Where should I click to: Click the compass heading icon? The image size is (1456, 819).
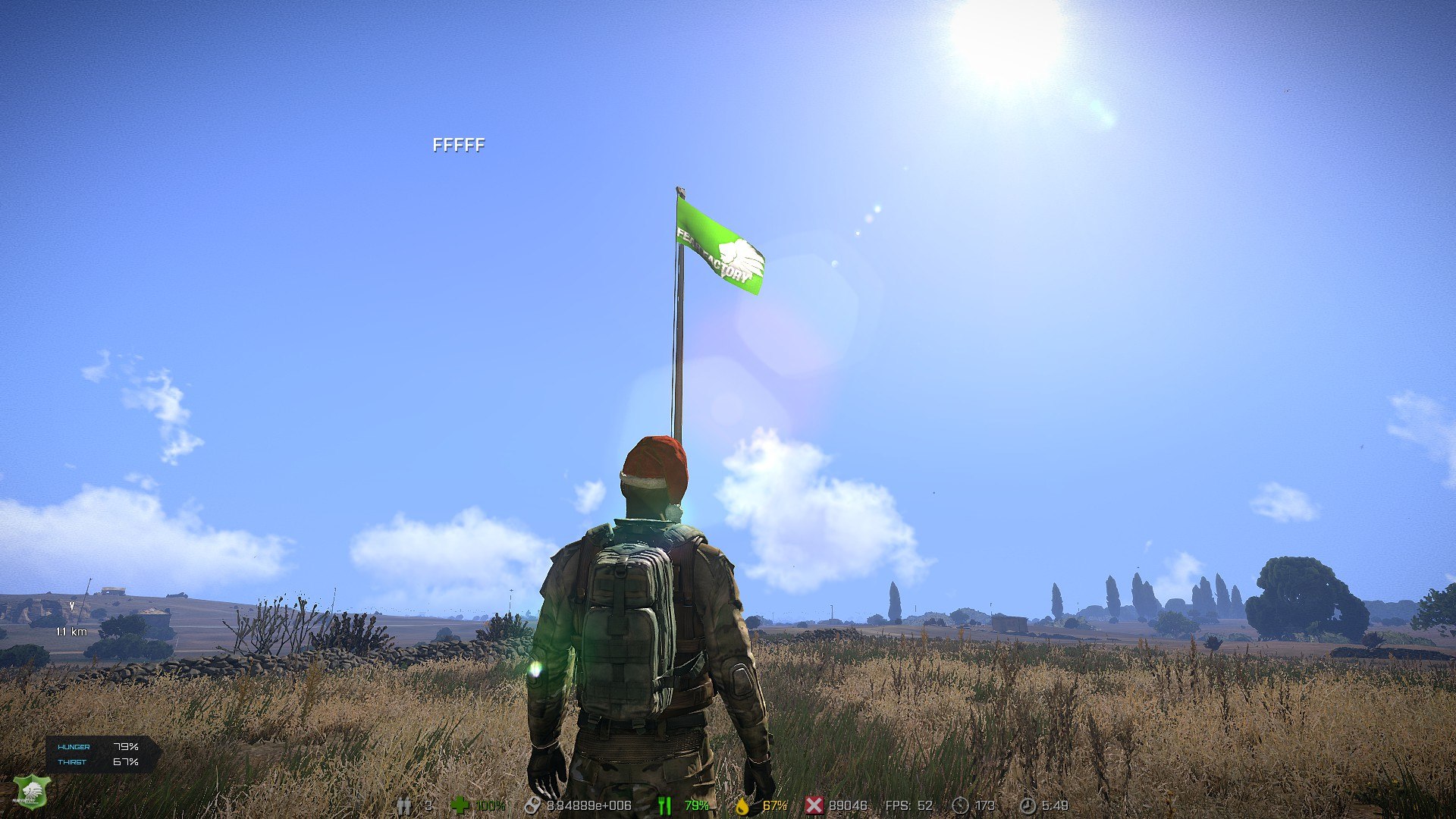coord(960,805)
